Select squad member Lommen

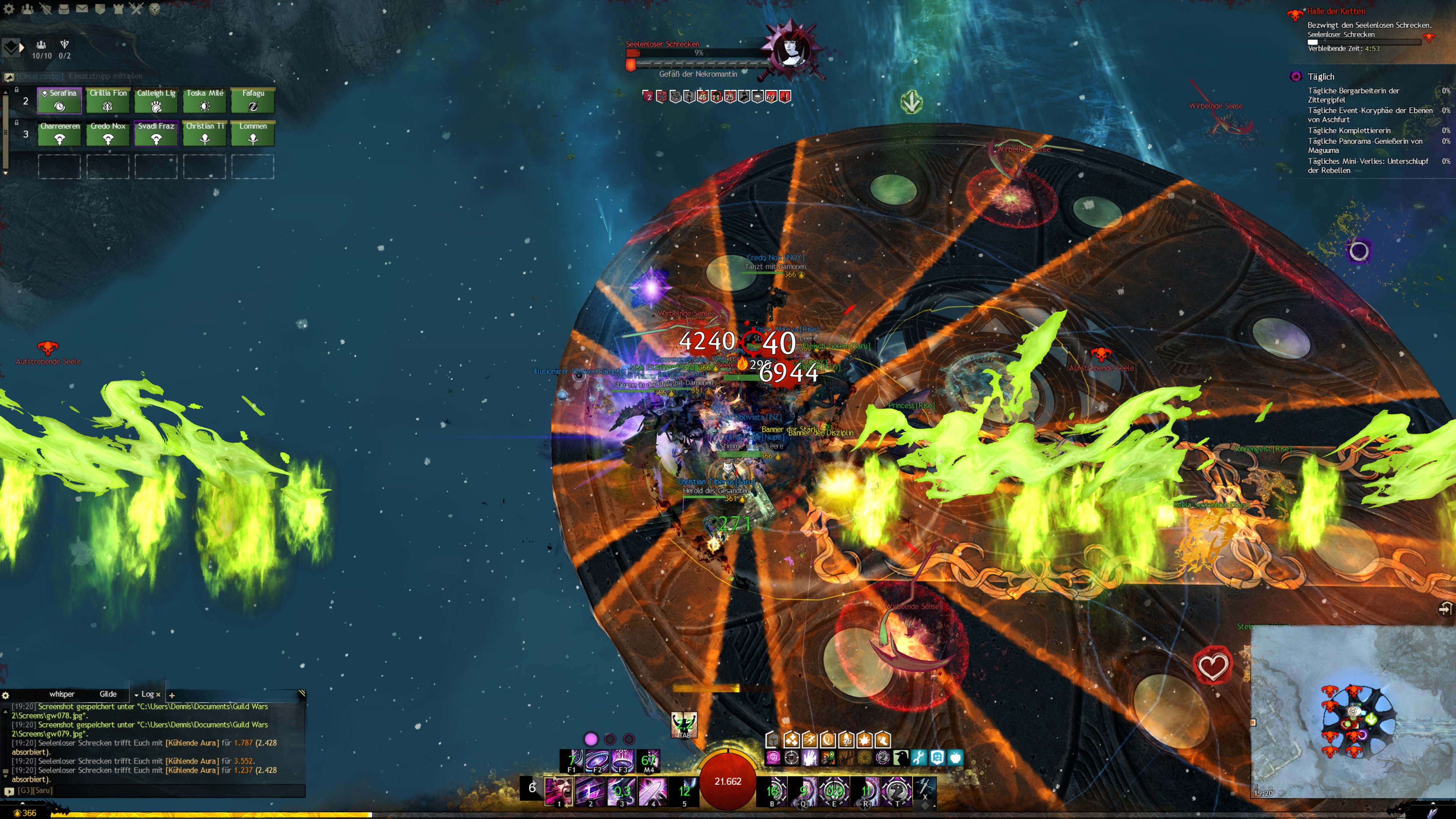[253, 133]
